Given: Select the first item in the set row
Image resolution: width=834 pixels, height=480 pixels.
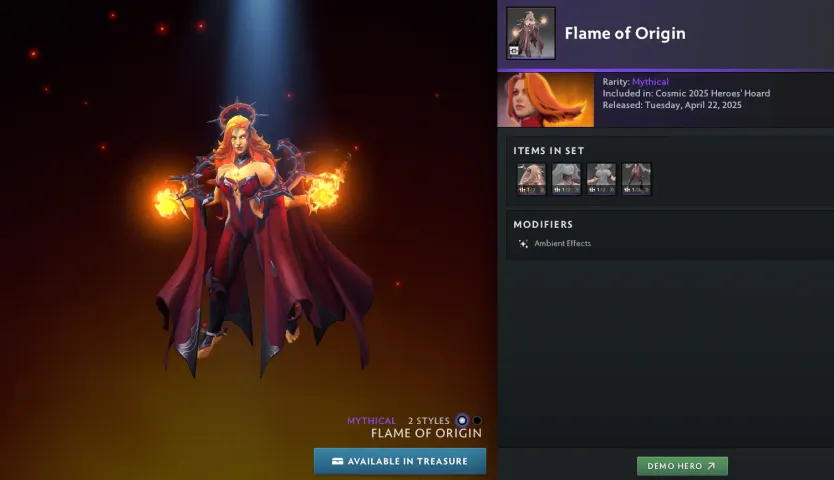Looking at the screenshot, I should (x=531, y=178).
